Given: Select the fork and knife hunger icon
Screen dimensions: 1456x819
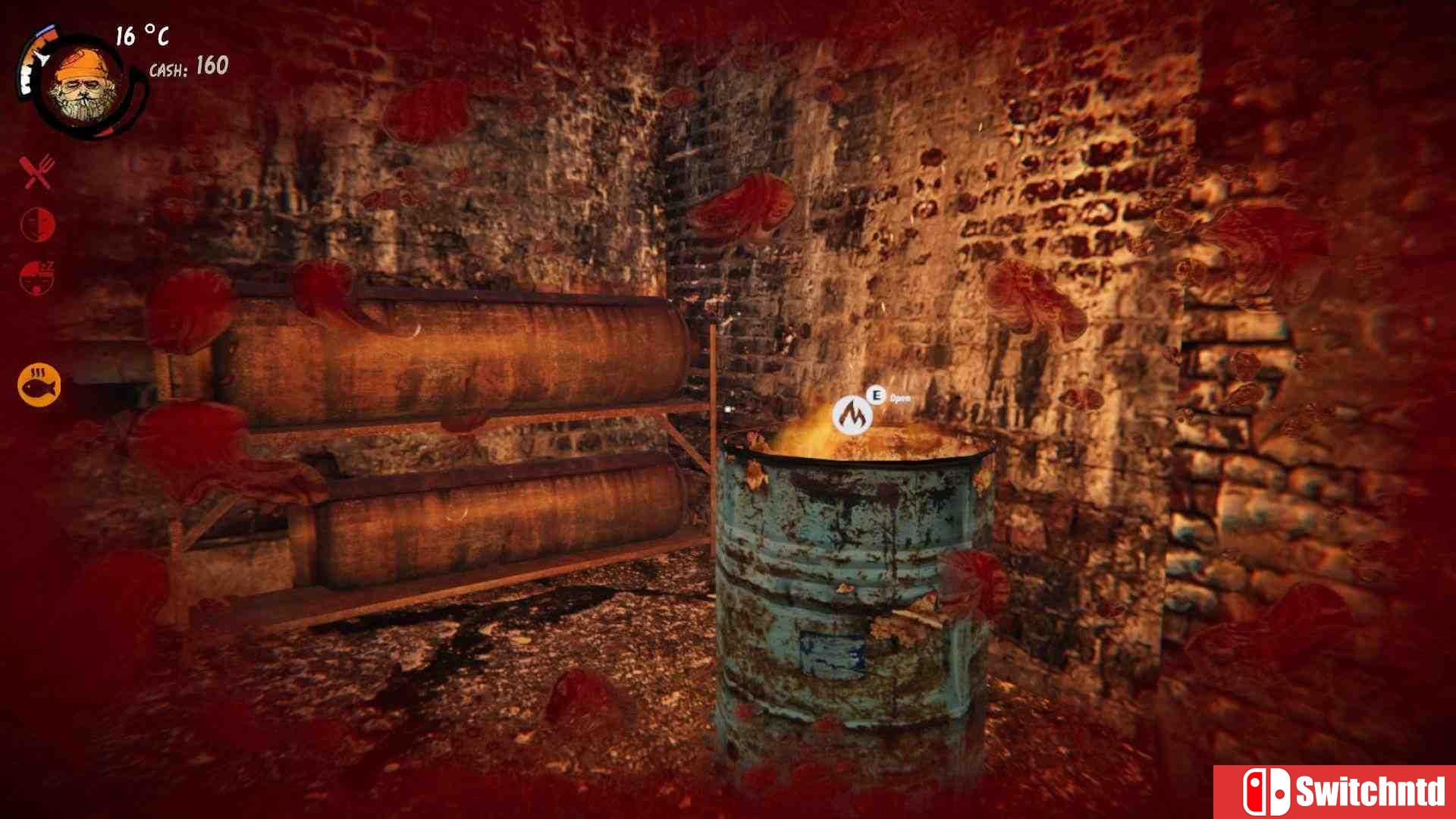Looking at the screenshot, I should coord(37,173).
